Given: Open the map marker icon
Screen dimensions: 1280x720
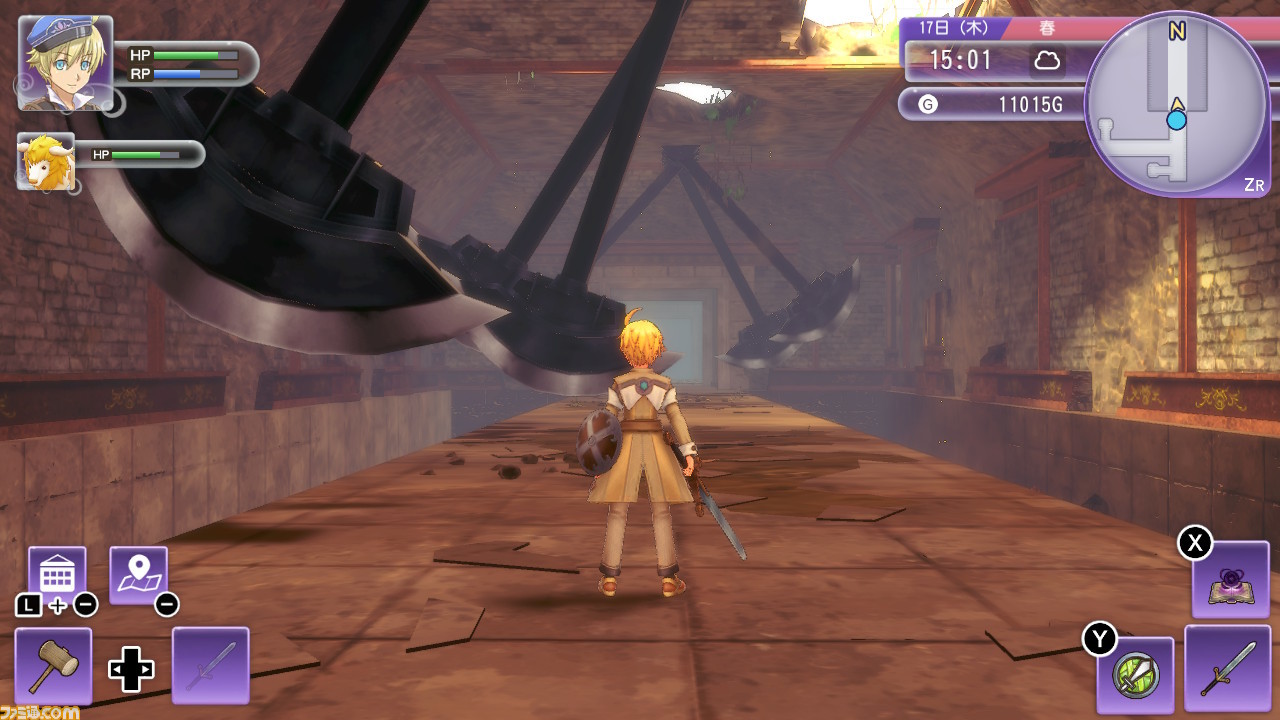Looking at the screenshot, I should coord(138,575).
